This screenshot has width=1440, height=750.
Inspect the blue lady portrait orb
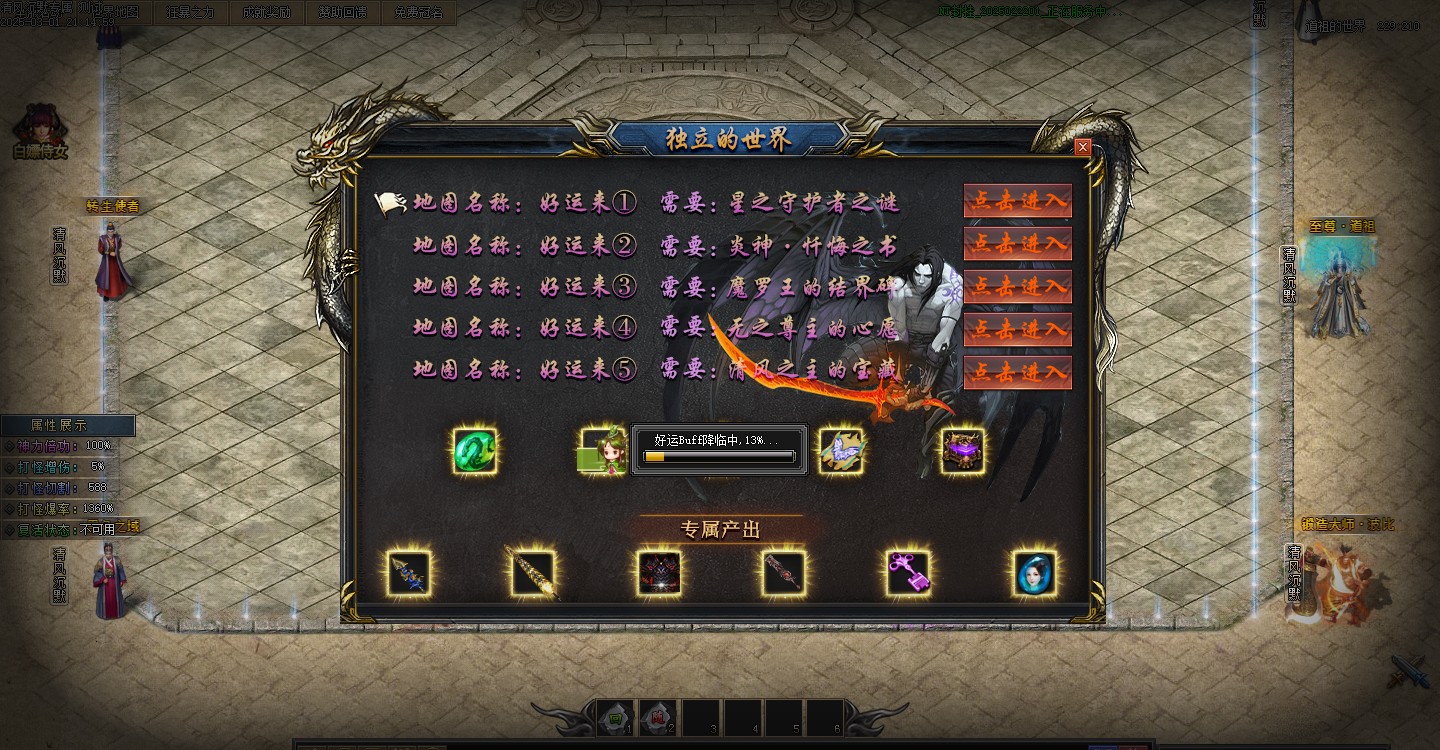[x=1034, y=574]
